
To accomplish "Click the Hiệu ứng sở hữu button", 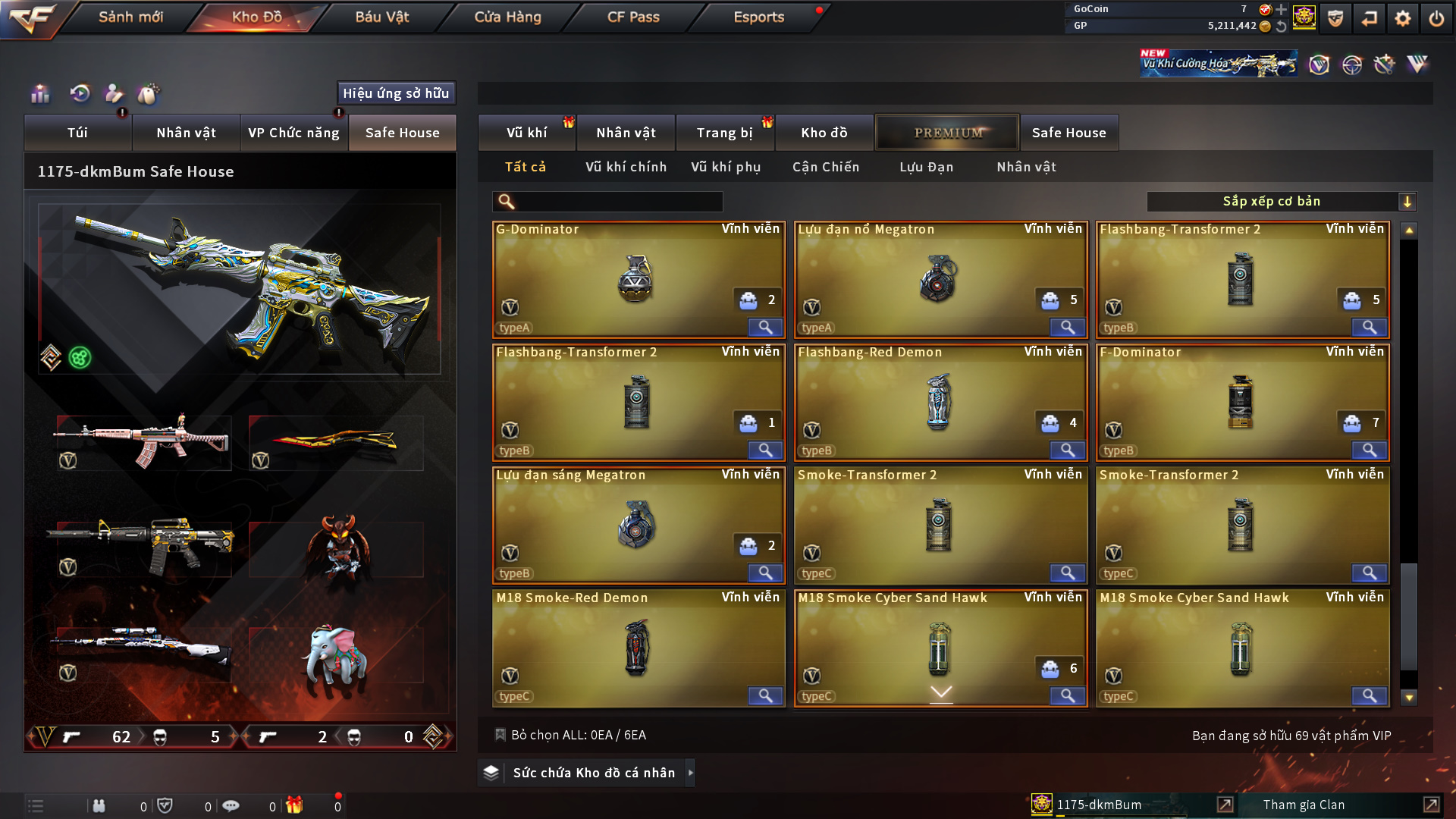I will tap(396, 93).
